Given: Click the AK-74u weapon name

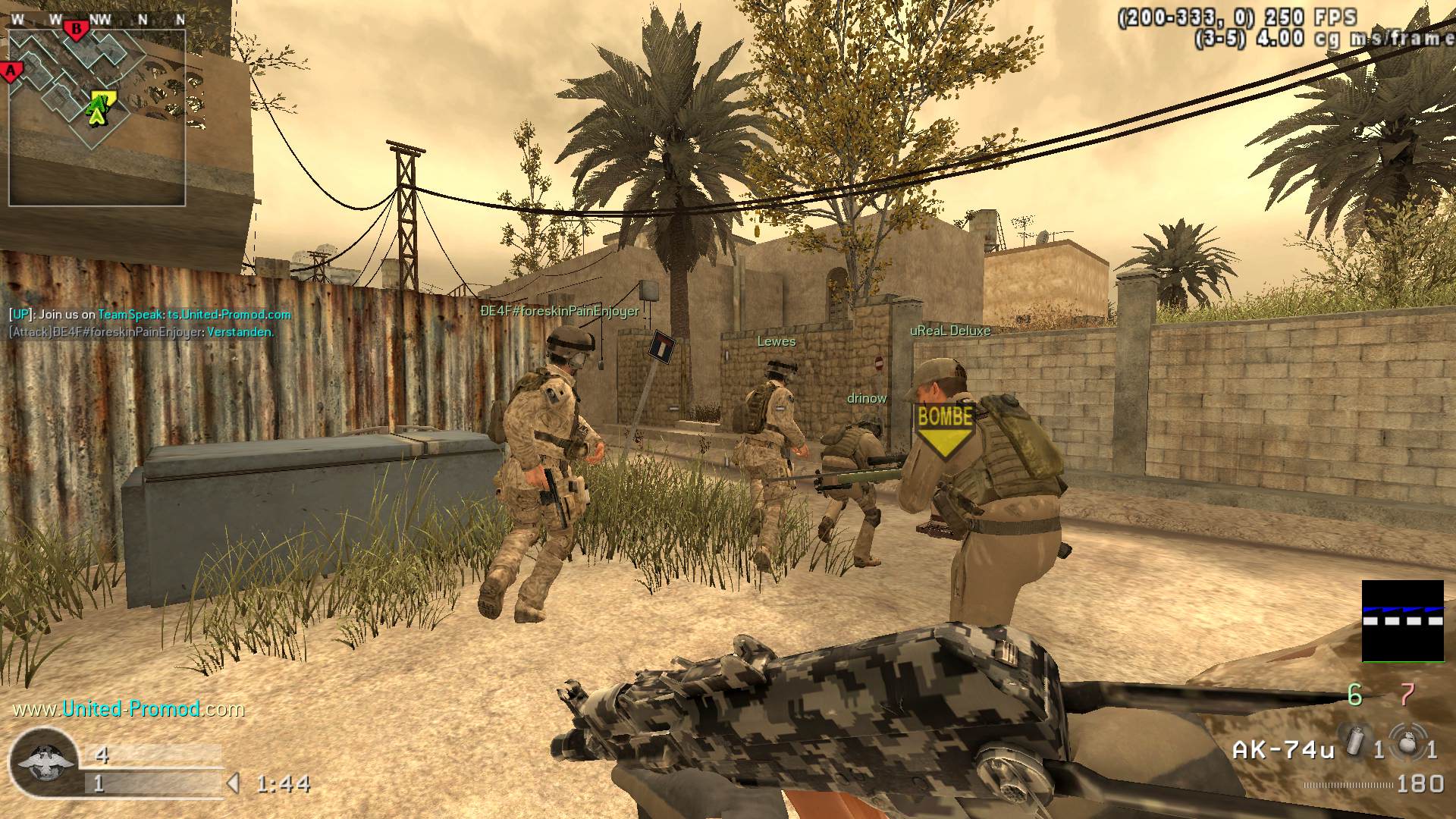Looking at the screenshot, I should [x=1283, y=750].
